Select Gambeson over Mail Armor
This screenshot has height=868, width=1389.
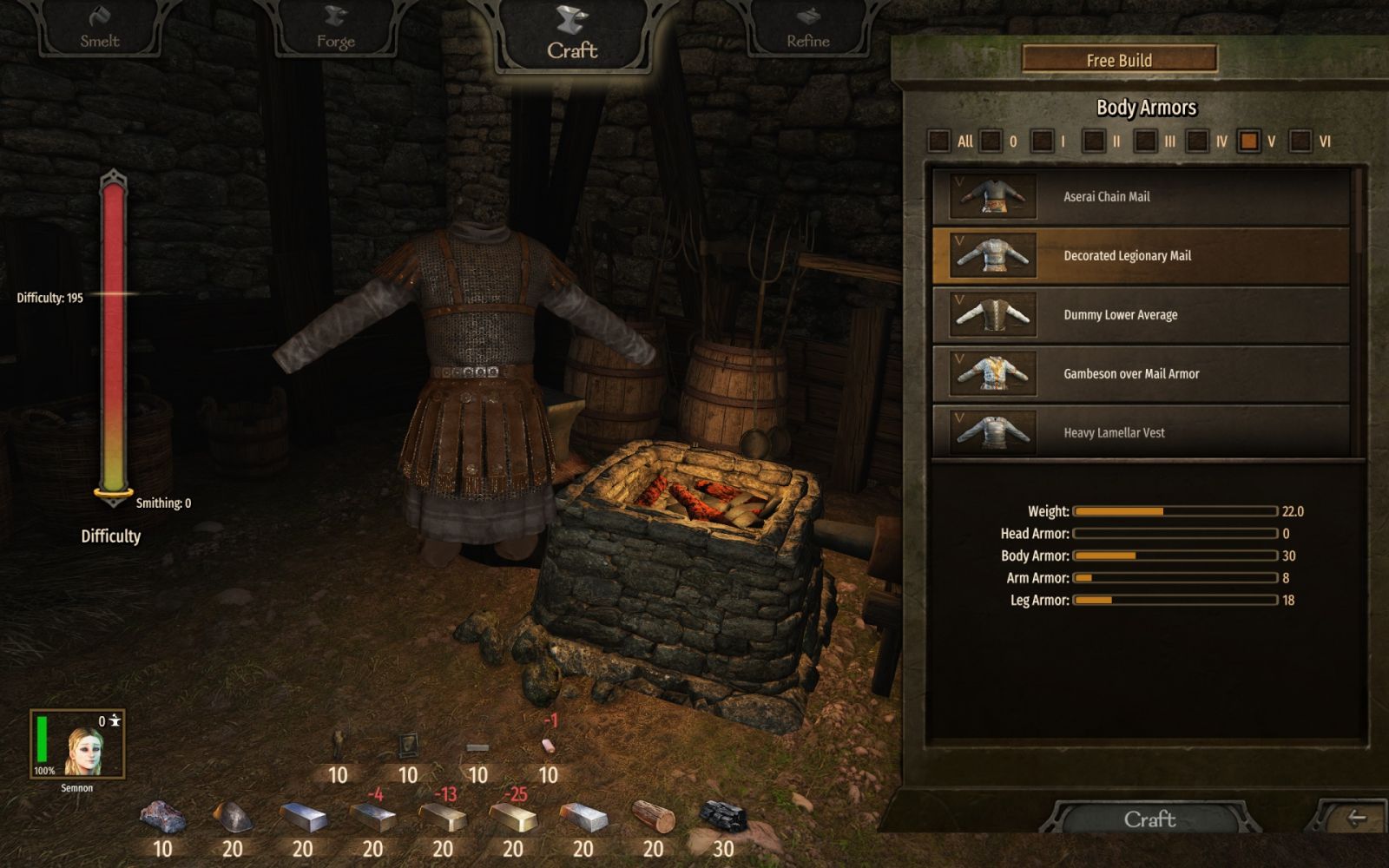(x=1141, y=374)
